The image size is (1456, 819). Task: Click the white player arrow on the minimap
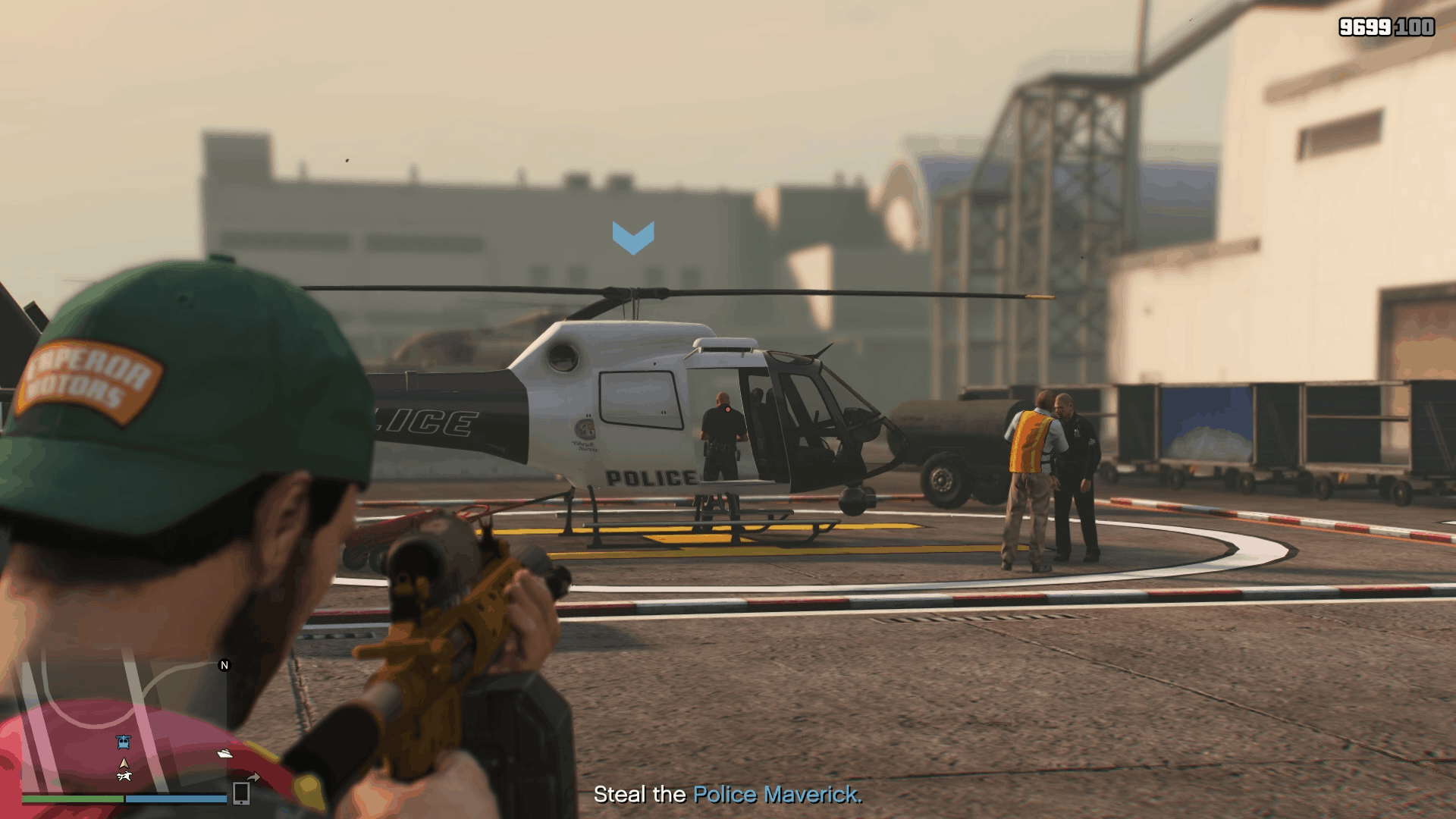(124, 763)
